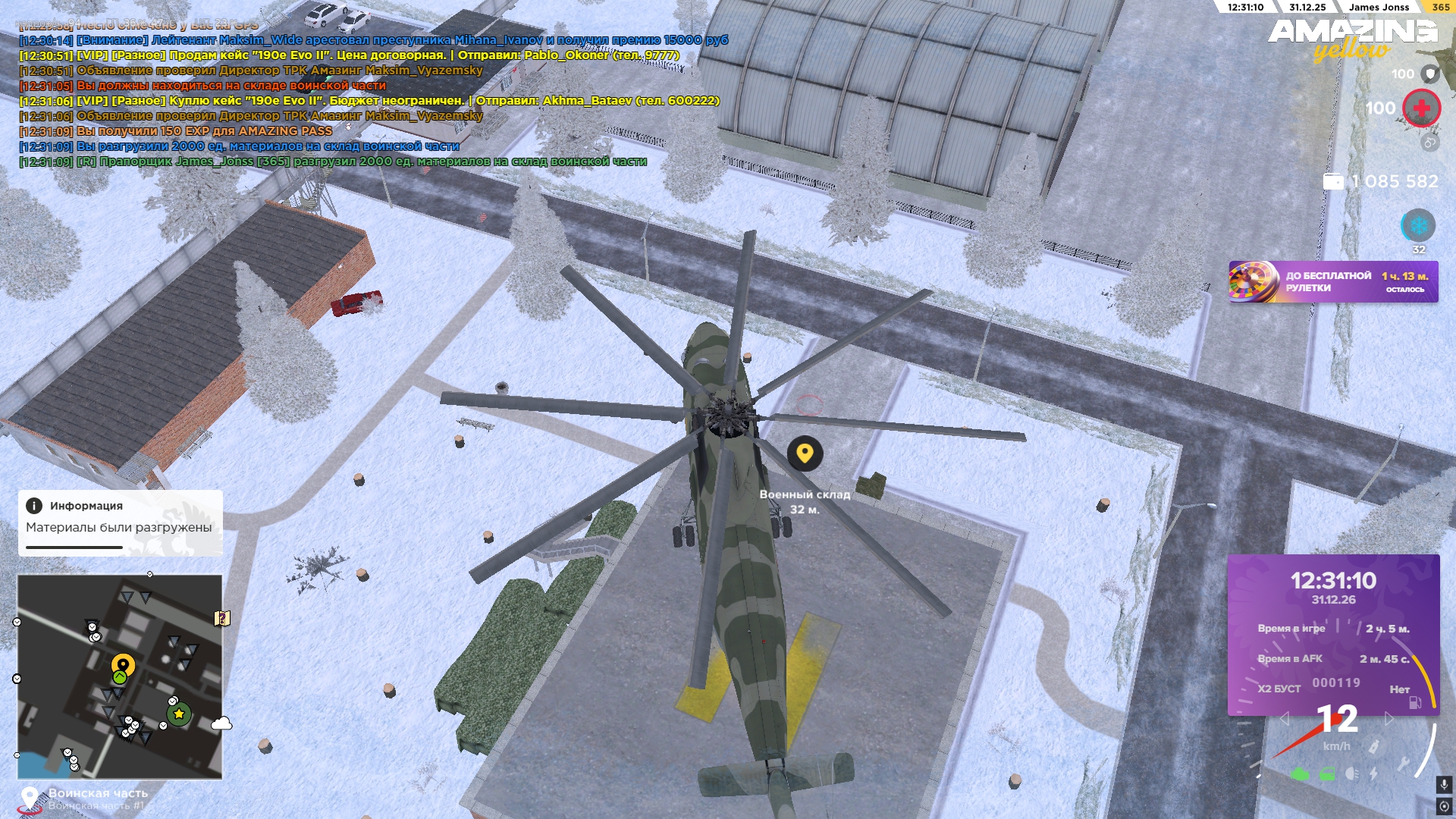The width and height of the screenshot is (1456, 819).
Task: Click the right arrow on the speedometer
Action: [x=1389, y=718]
